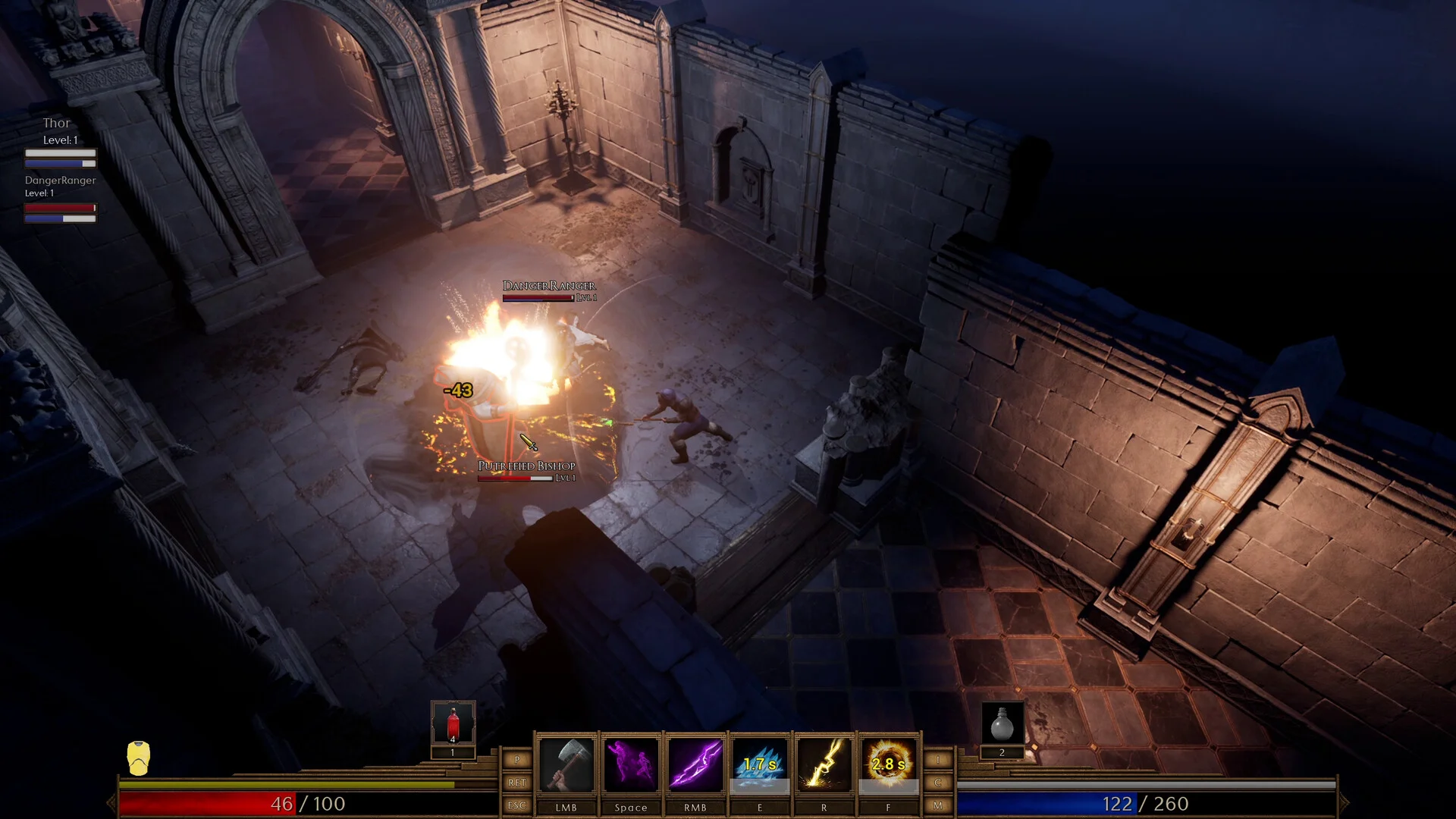Use the grey flask potion slot
Screen dimensions: 1456x819
[1002, 723]
